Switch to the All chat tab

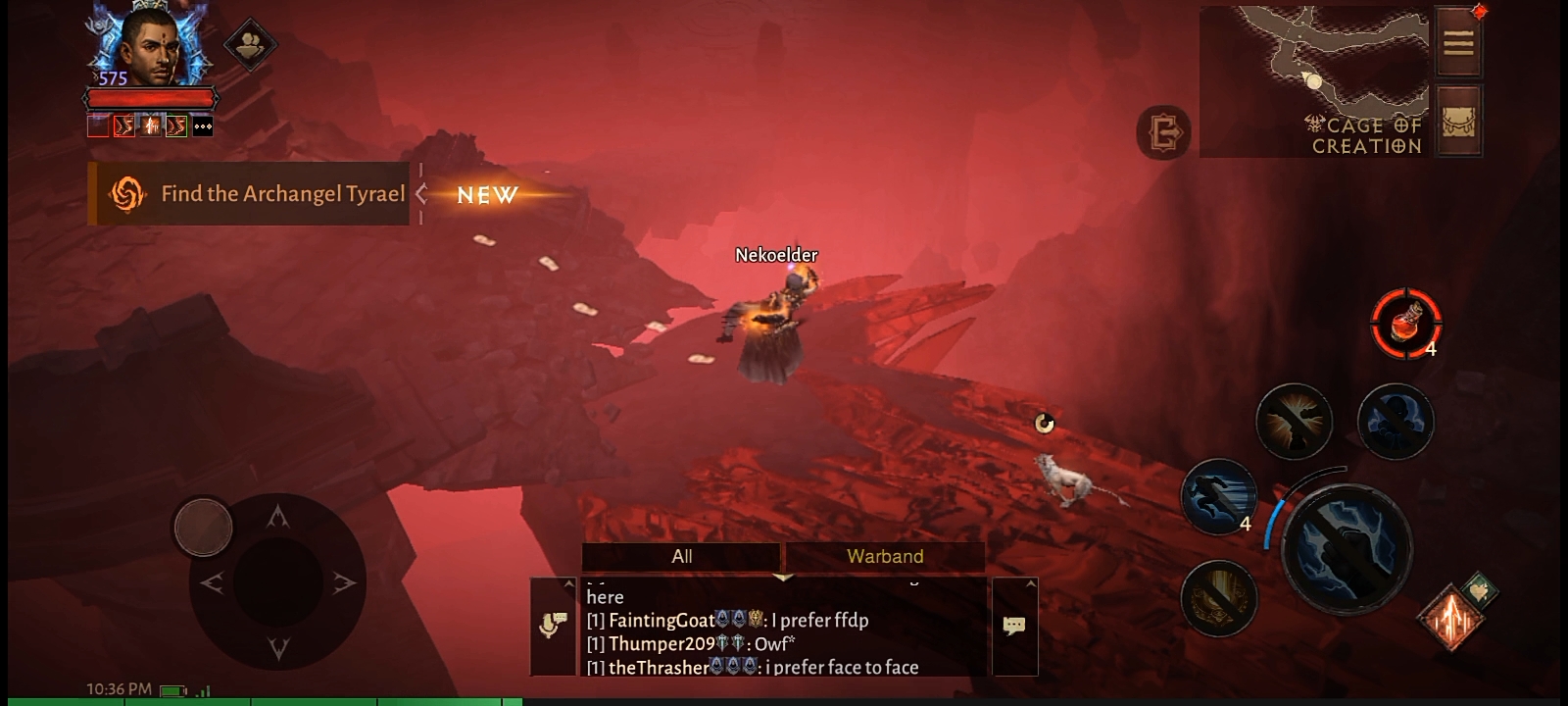coord(682,557)
